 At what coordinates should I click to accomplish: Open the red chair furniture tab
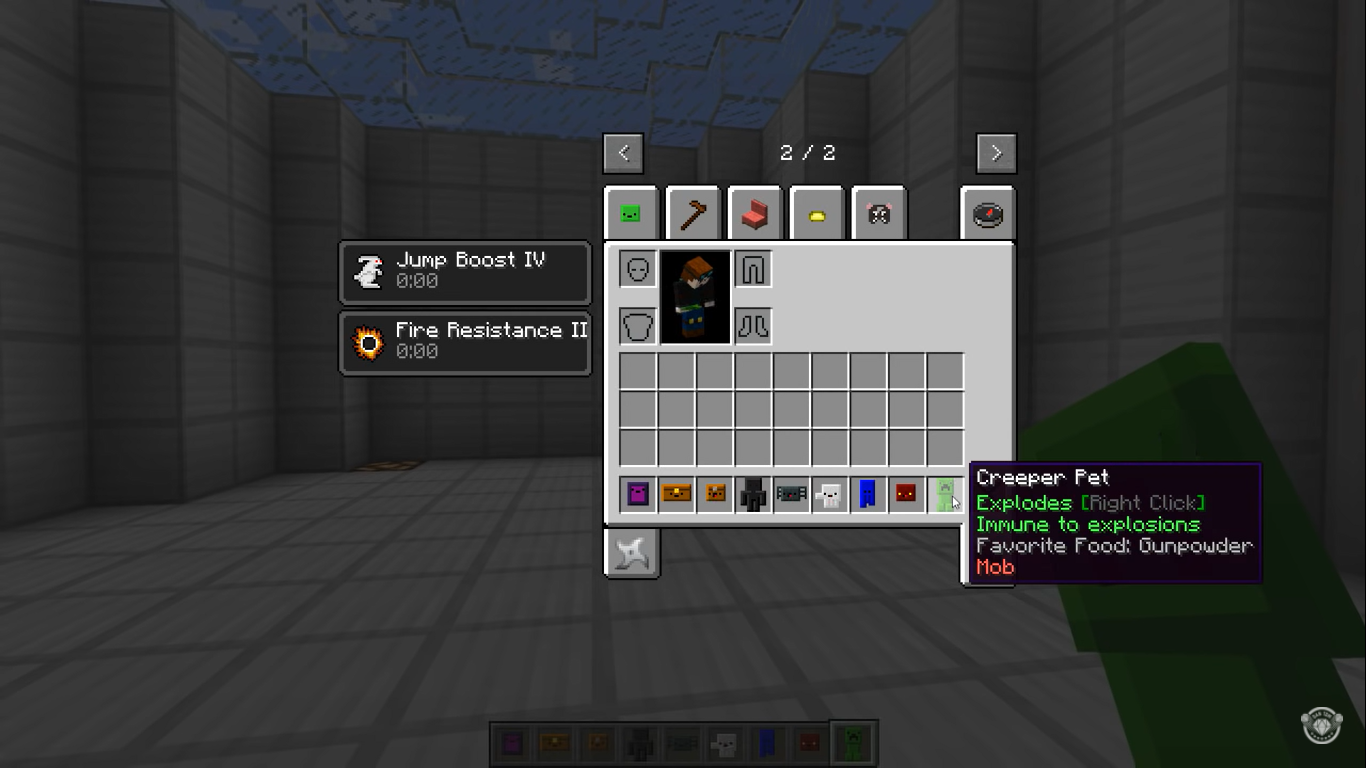pos(755,212)
